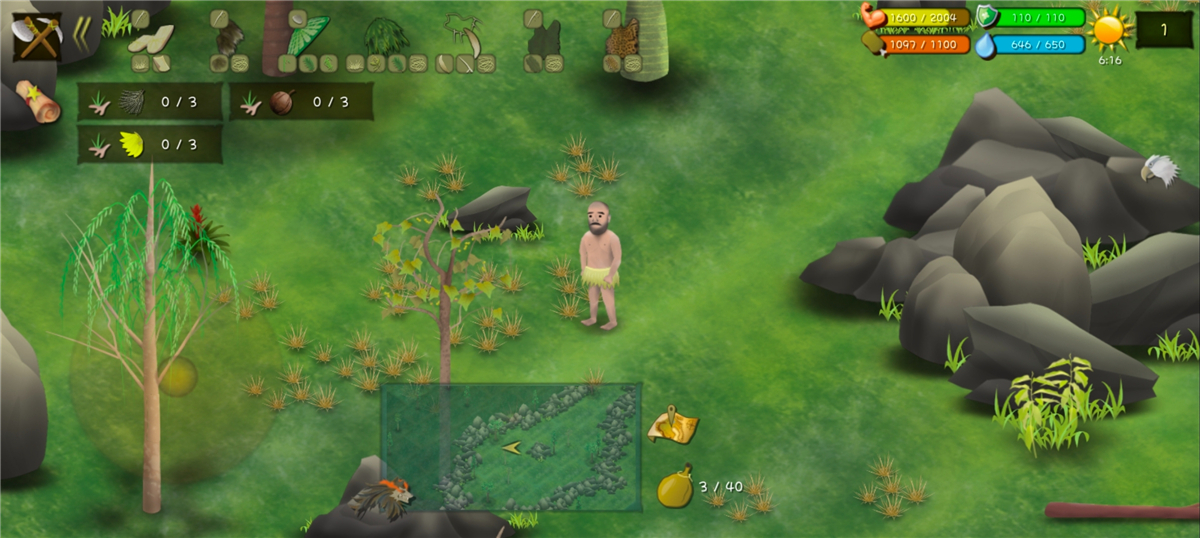
Task: Select the brown fur pelt recipe
Action: pyautogui.click(x=229, y=39)
